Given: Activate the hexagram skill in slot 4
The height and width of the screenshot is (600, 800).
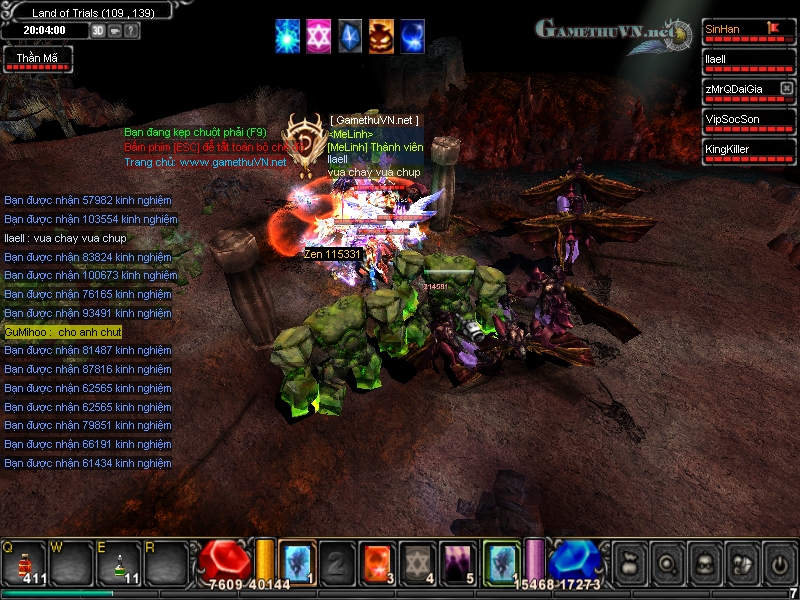Looking at the screenshot, I should (x=417, y=561).
